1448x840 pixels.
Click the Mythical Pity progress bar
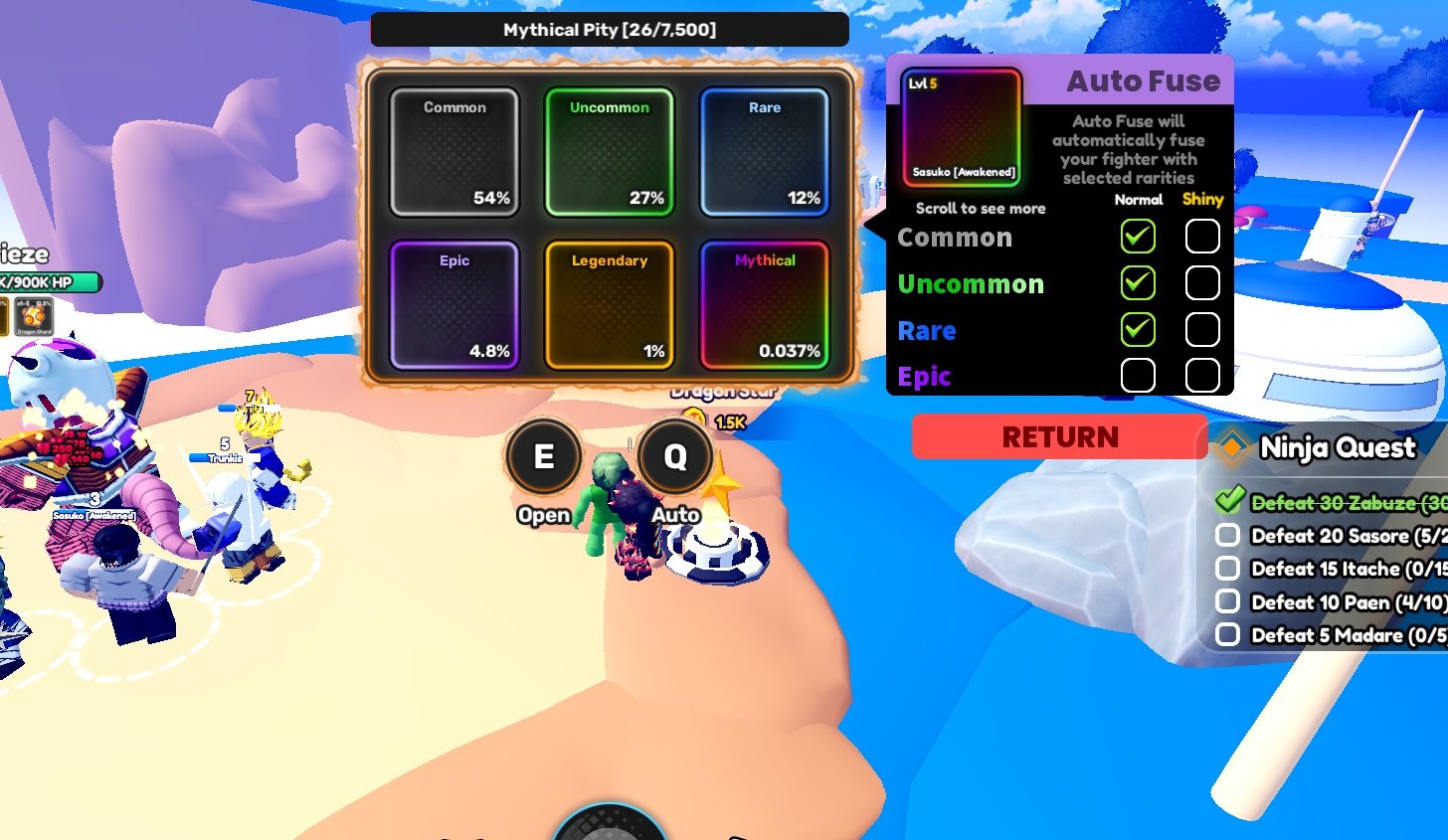pyautogui.click(x=610, y=30)
